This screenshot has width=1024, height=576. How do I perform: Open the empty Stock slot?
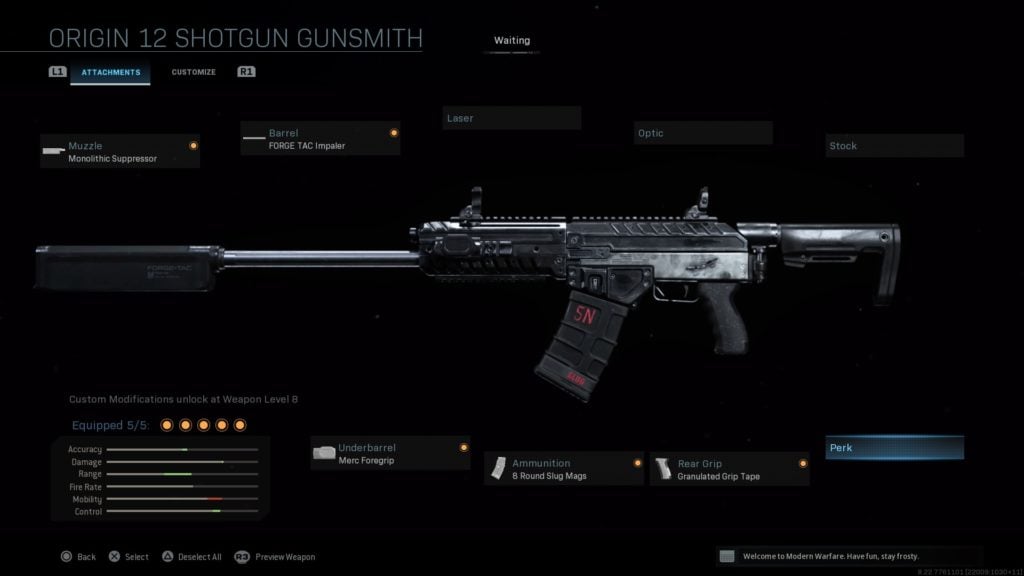894,146
